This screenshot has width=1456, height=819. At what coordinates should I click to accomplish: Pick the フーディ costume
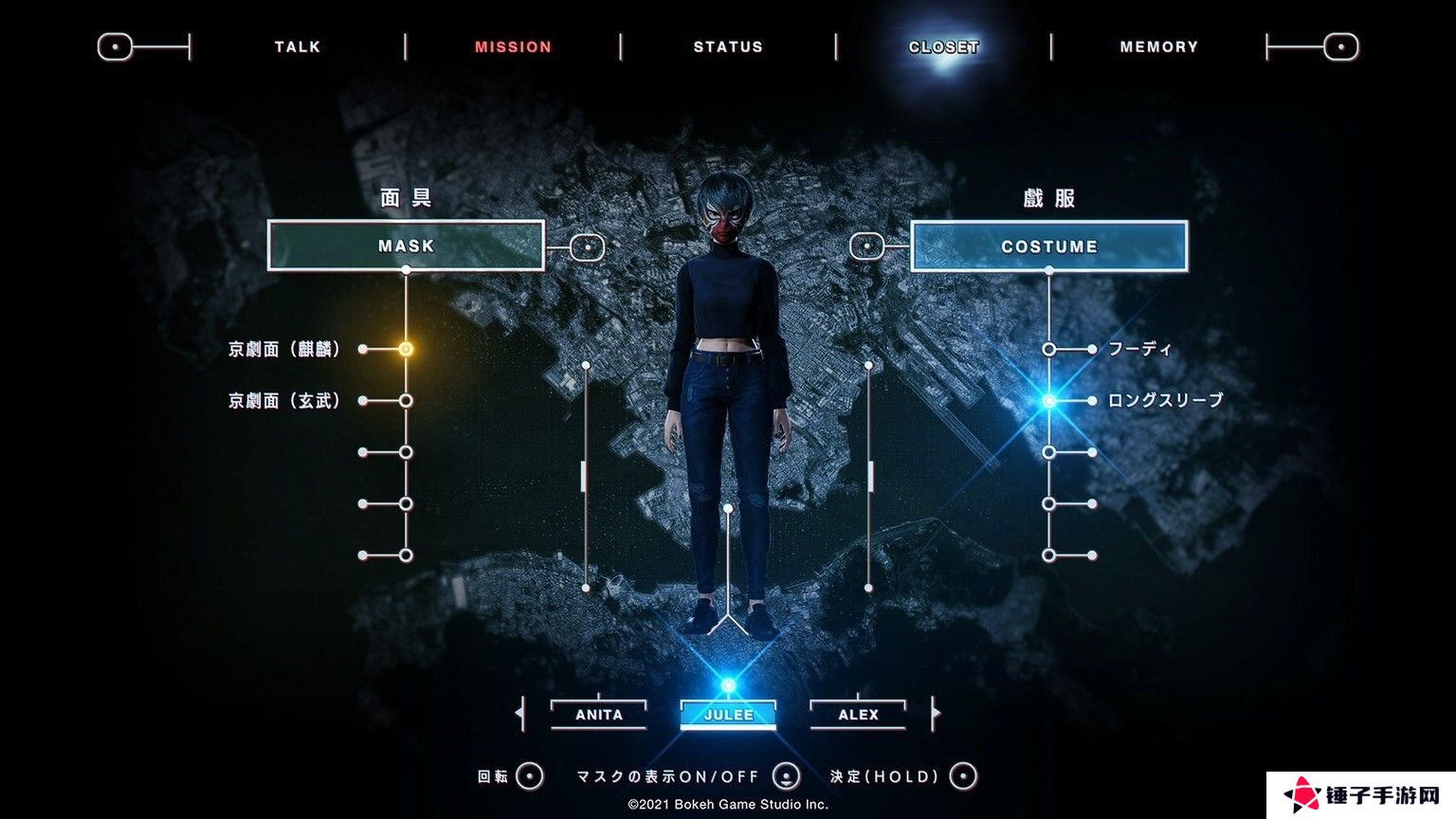pos(1140,349)
